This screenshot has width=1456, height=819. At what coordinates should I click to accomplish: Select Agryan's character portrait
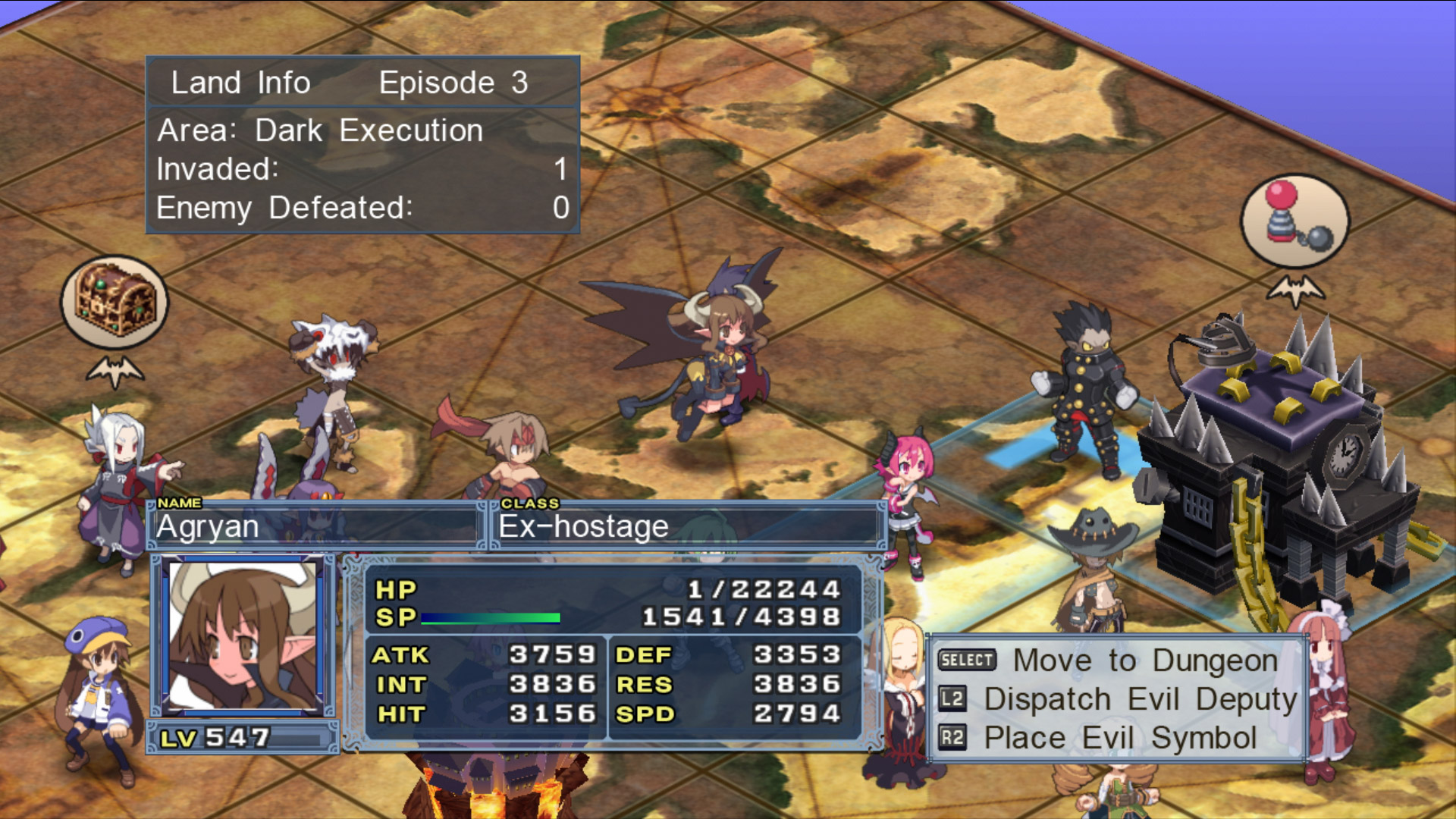pyautogui.click(x=243, y=635)
